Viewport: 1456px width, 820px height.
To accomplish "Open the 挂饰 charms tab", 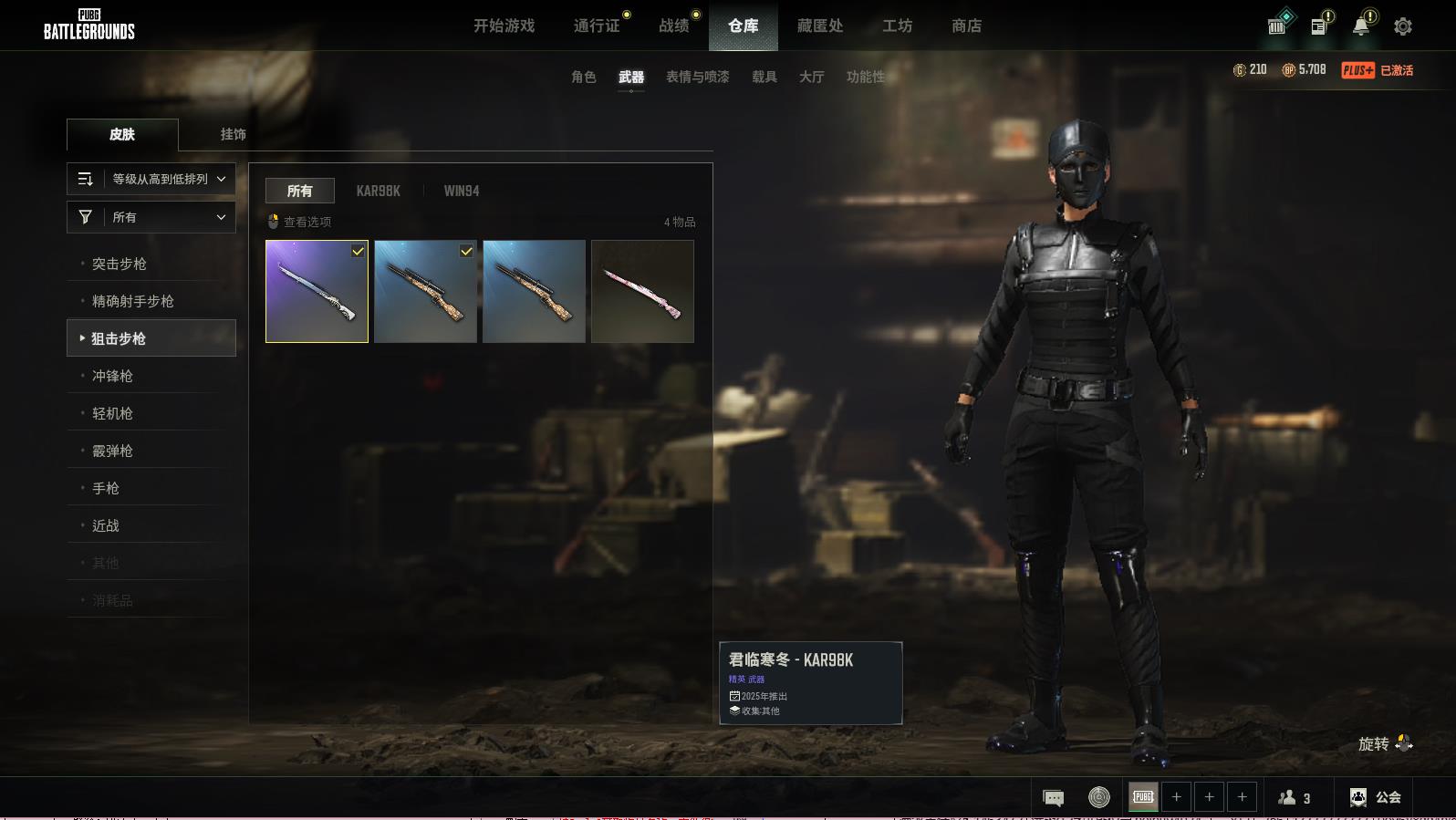I will [x=233, y=134].
